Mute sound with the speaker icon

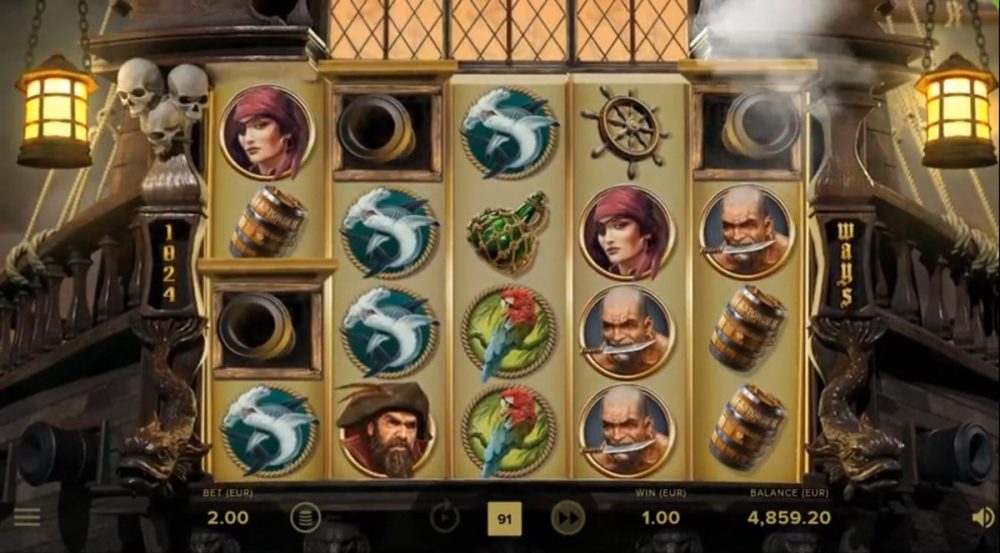tap(982, 517)
